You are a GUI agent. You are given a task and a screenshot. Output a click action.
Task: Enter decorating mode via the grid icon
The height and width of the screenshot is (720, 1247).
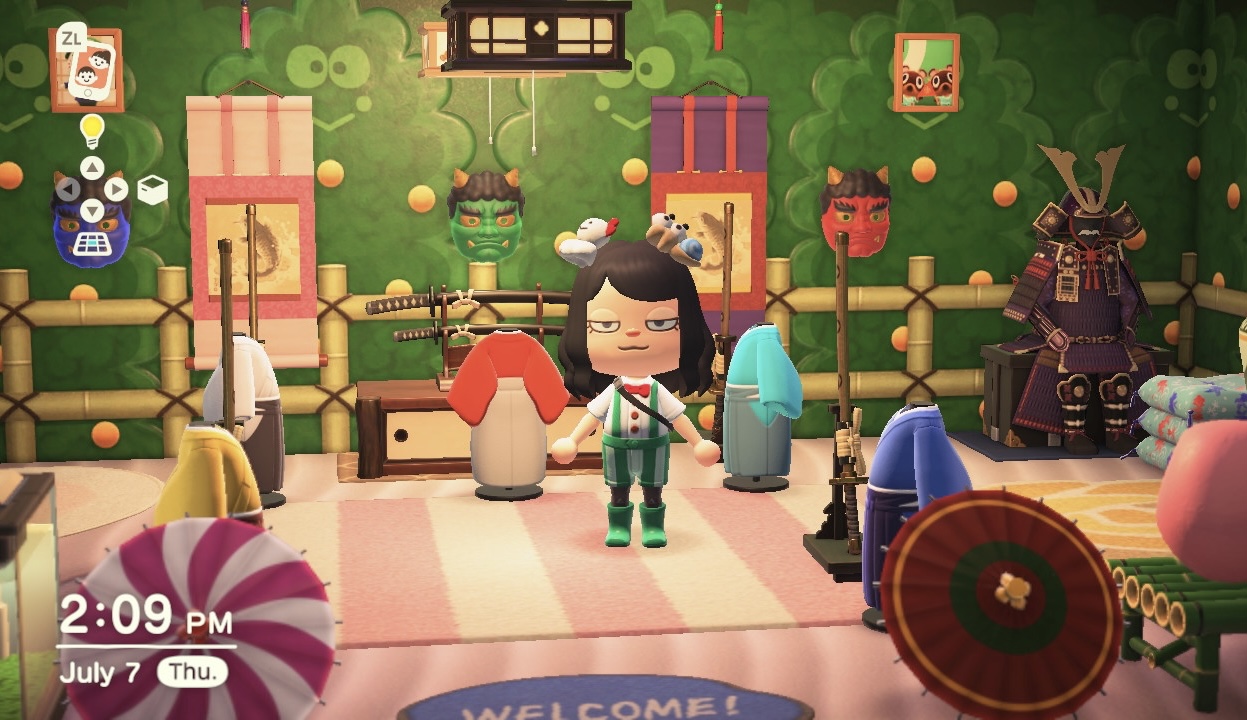[x=91, y=243]
